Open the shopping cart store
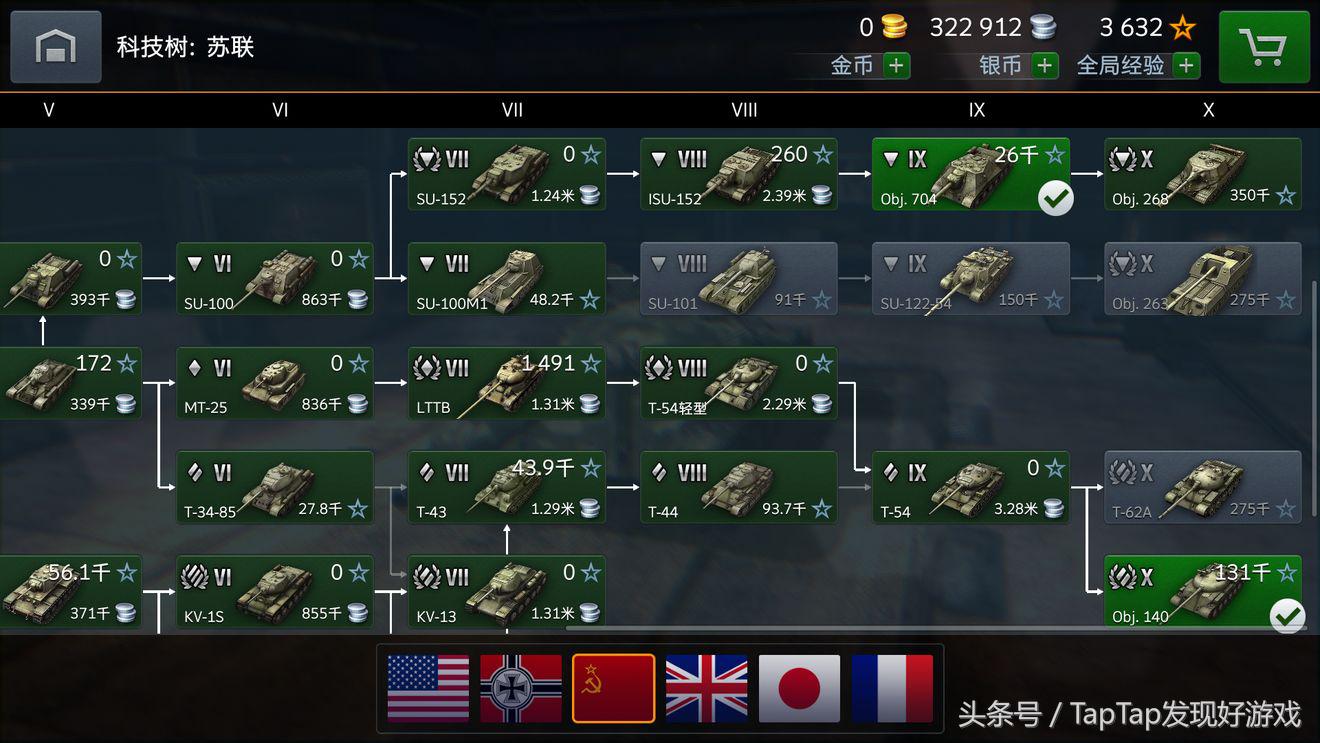This screenshot has height=743, width=1320. coord(1264,47)
